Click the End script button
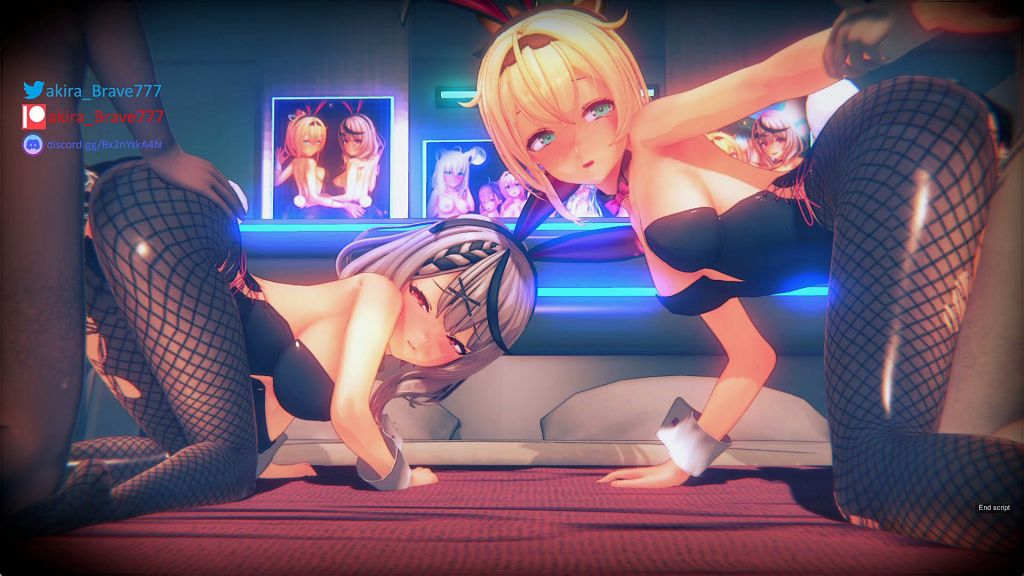The width and height of the screenshot is (1024, 576). point(994,508)
